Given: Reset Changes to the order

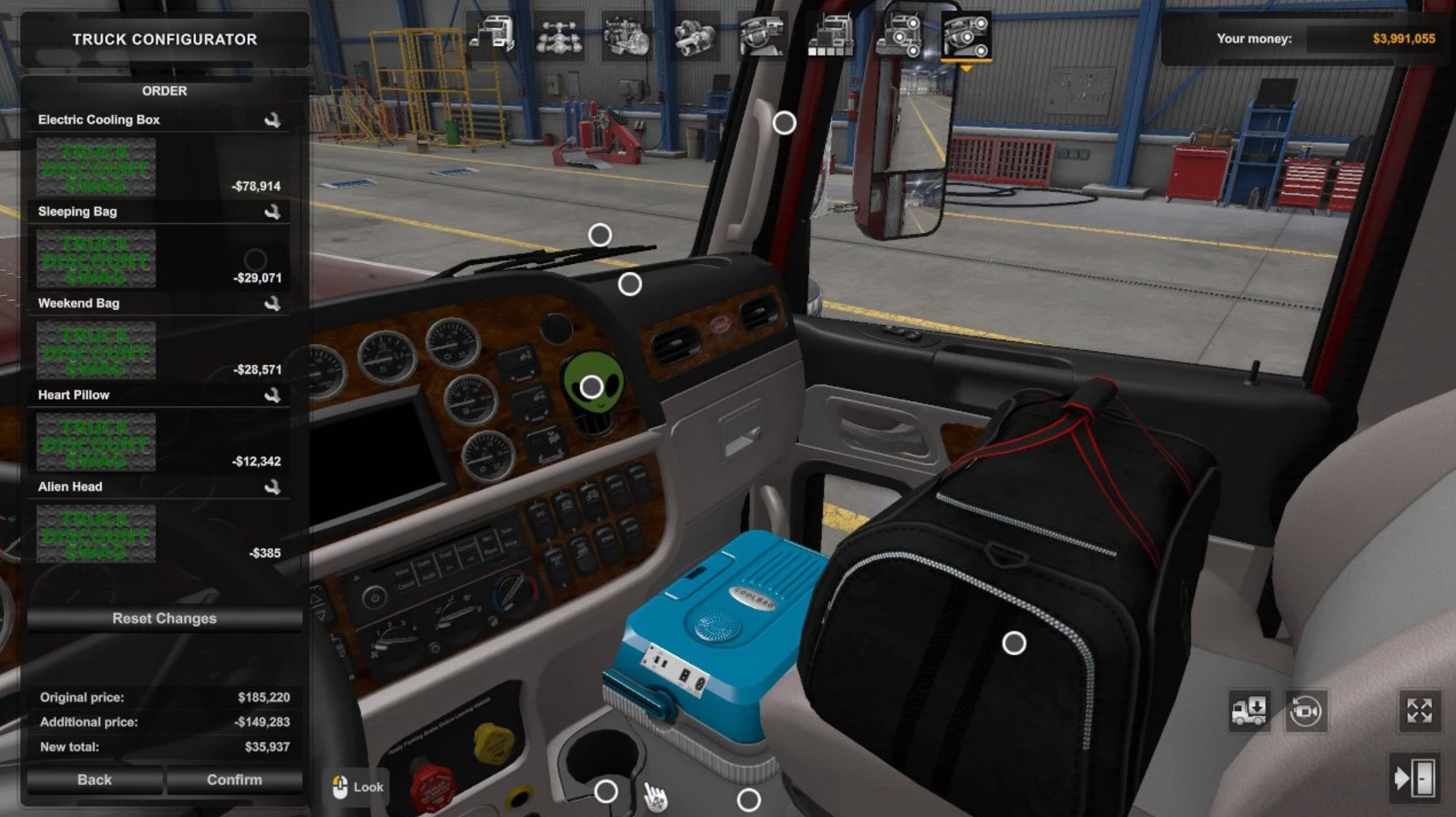Looking at the screenshot, I should click(164, 619).
